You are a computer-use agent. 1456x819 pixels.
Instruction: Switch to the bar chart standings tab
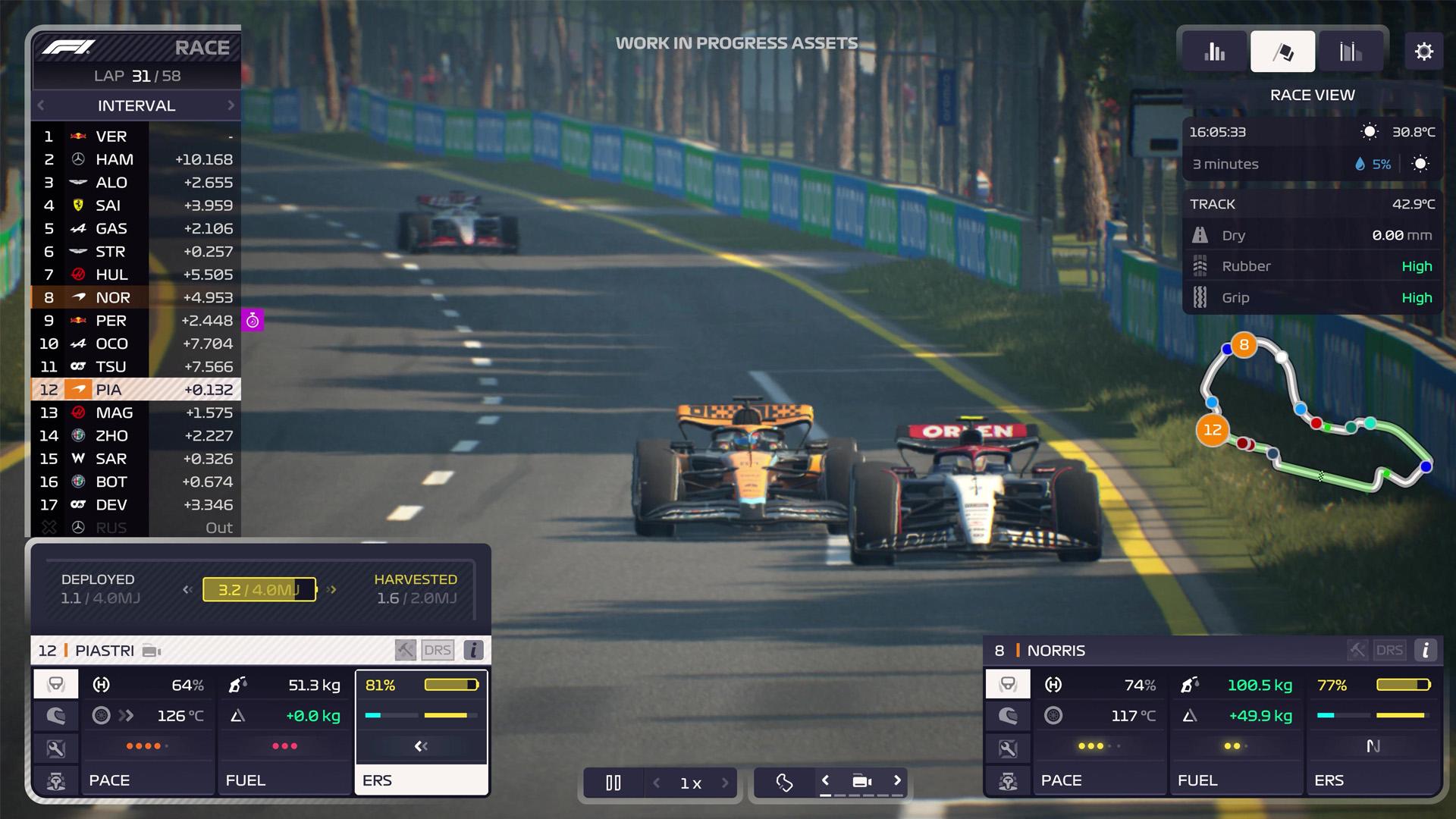(1214, 52)
